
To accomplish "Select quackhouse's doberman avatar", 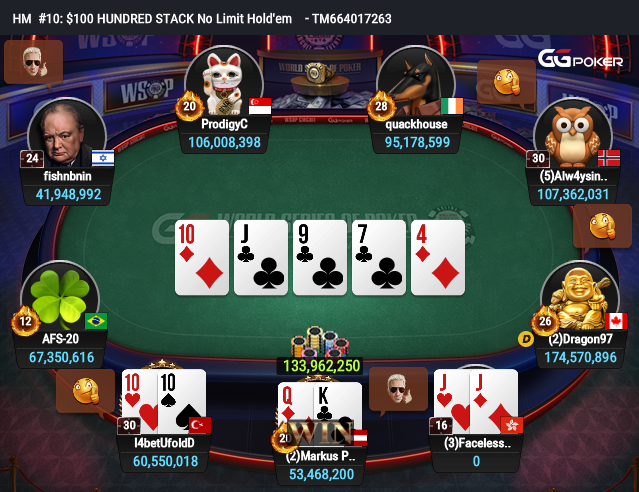I will (x=417, y=80).
